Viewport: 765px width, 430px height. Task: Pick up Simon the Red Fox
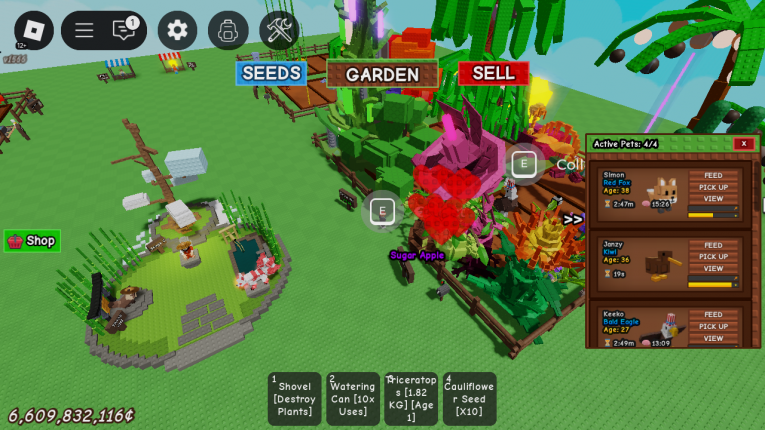(x=713, y=187)
